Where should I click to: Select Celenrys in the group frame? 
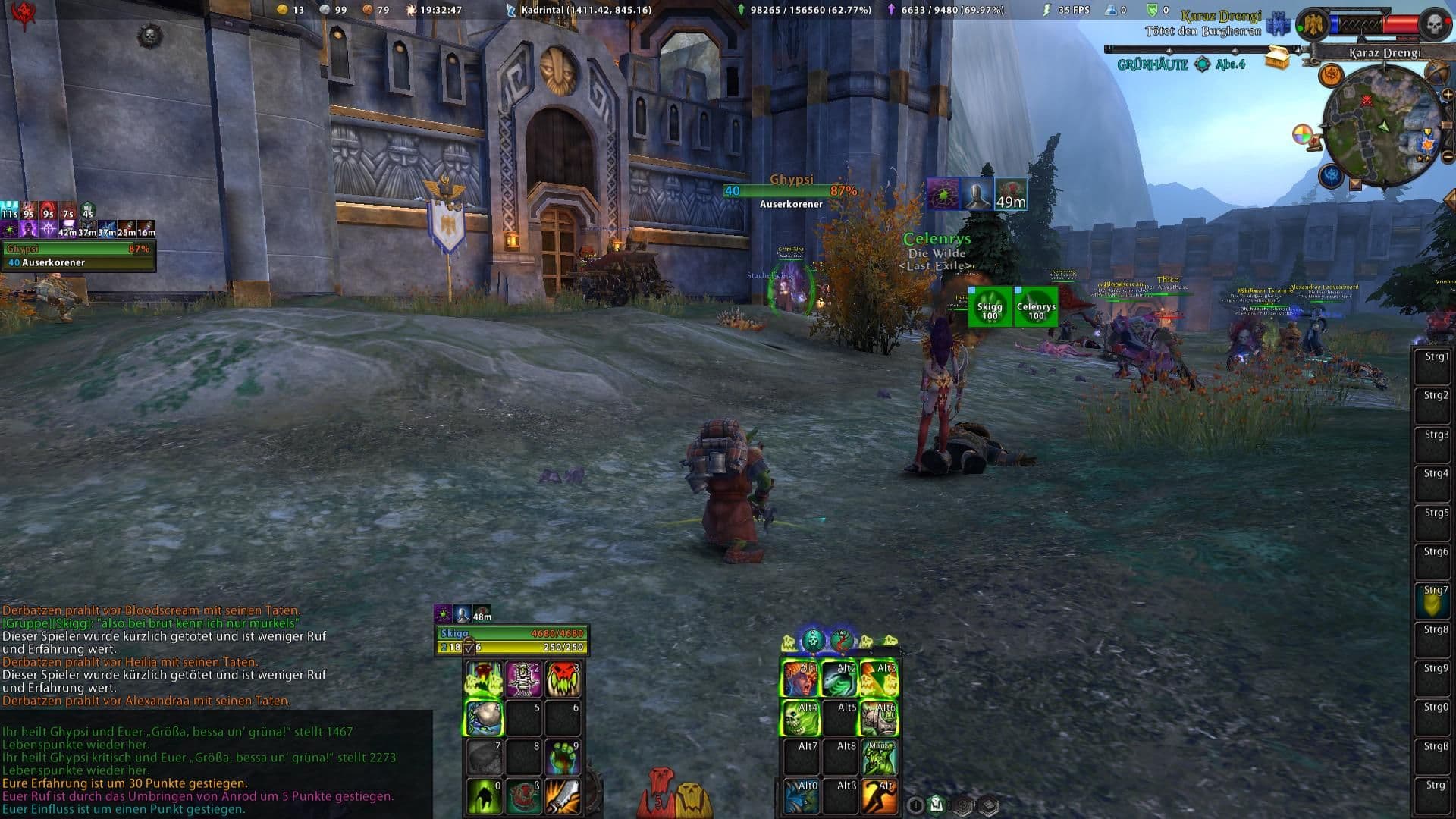(x=1036, y=307)
